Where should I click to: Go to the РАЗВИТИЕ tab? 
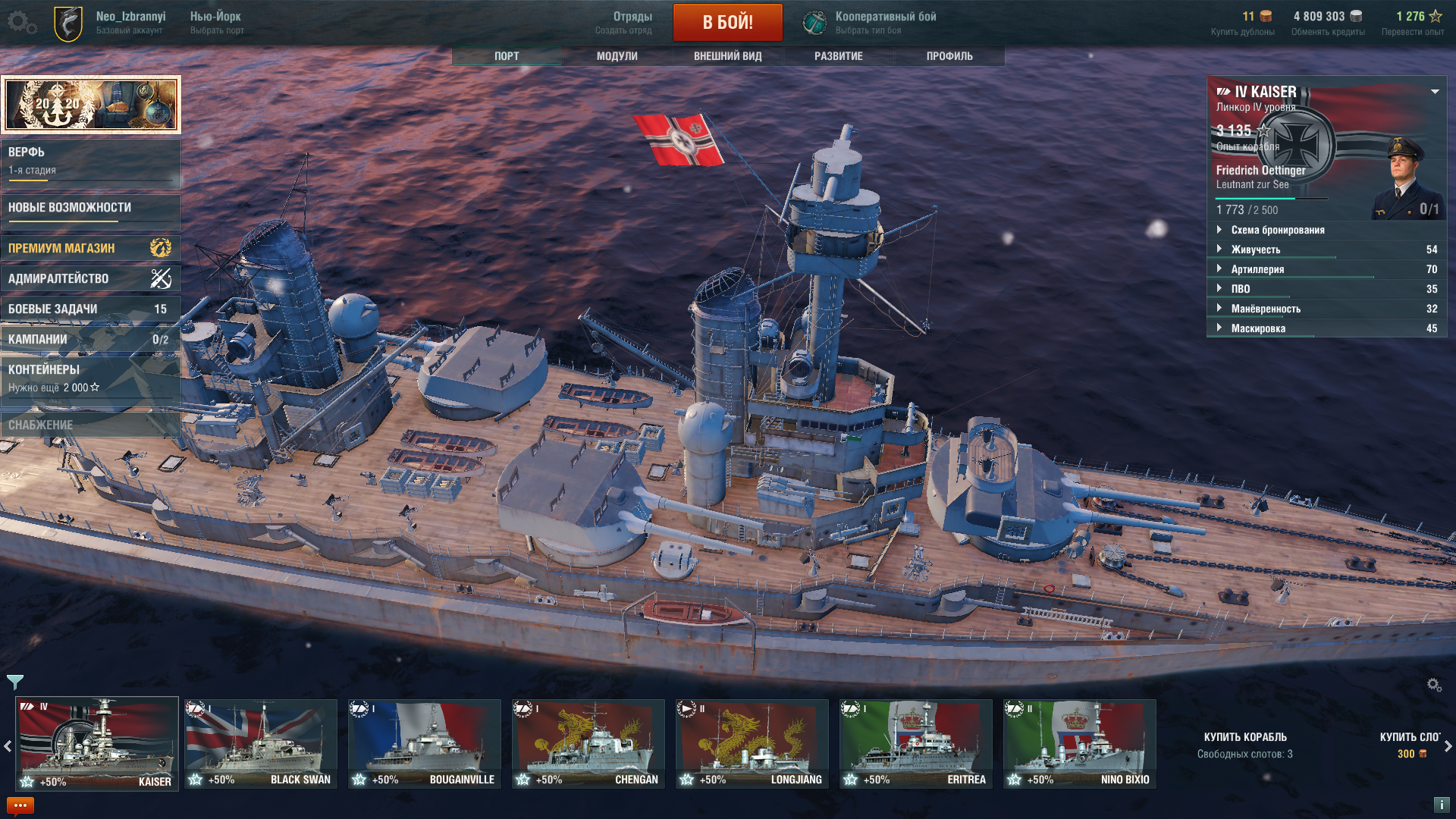838,56
